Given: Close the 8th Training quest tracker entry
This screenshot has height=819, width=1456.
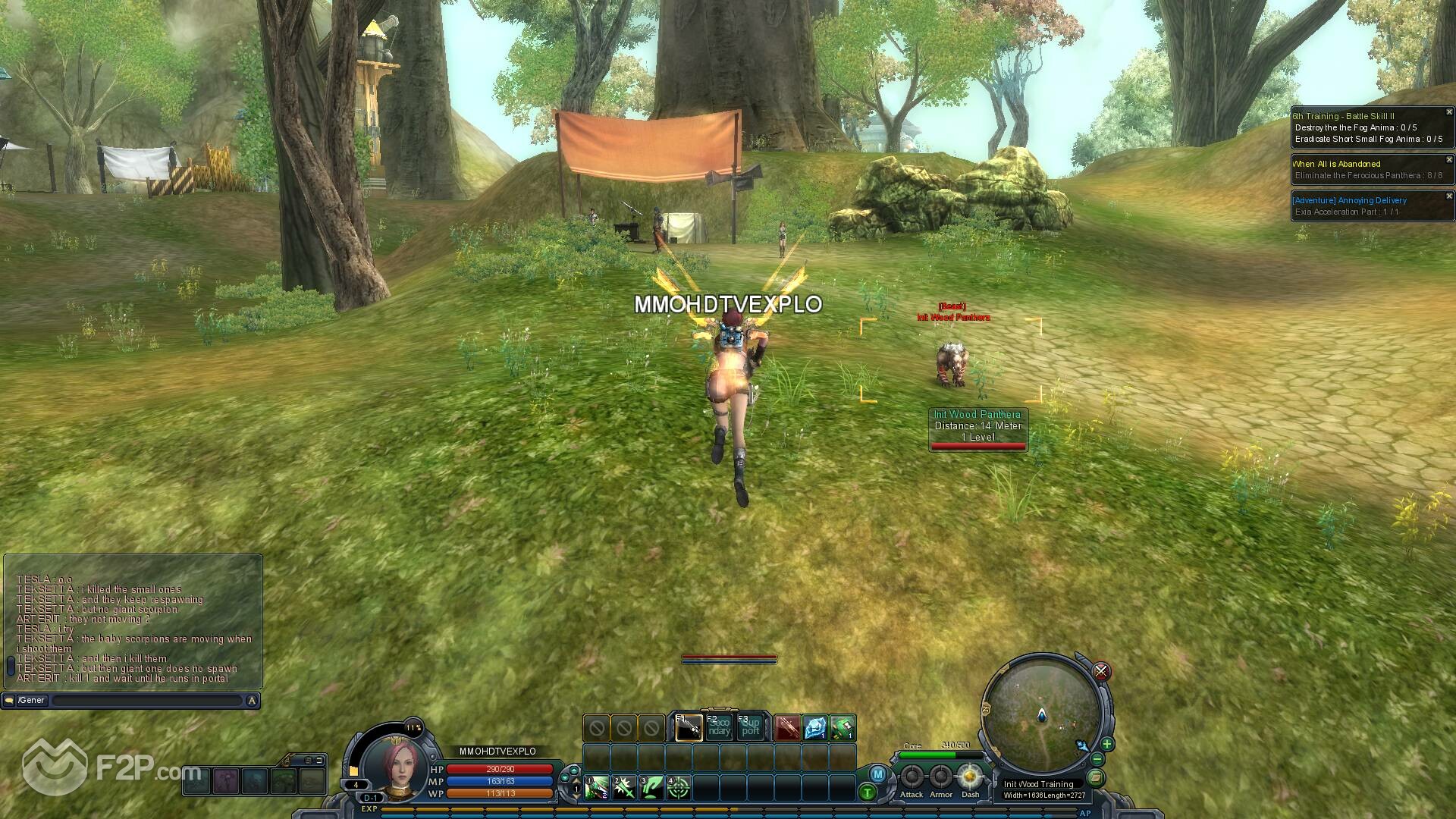Looking at the screenshot, I should (1448, 112).
